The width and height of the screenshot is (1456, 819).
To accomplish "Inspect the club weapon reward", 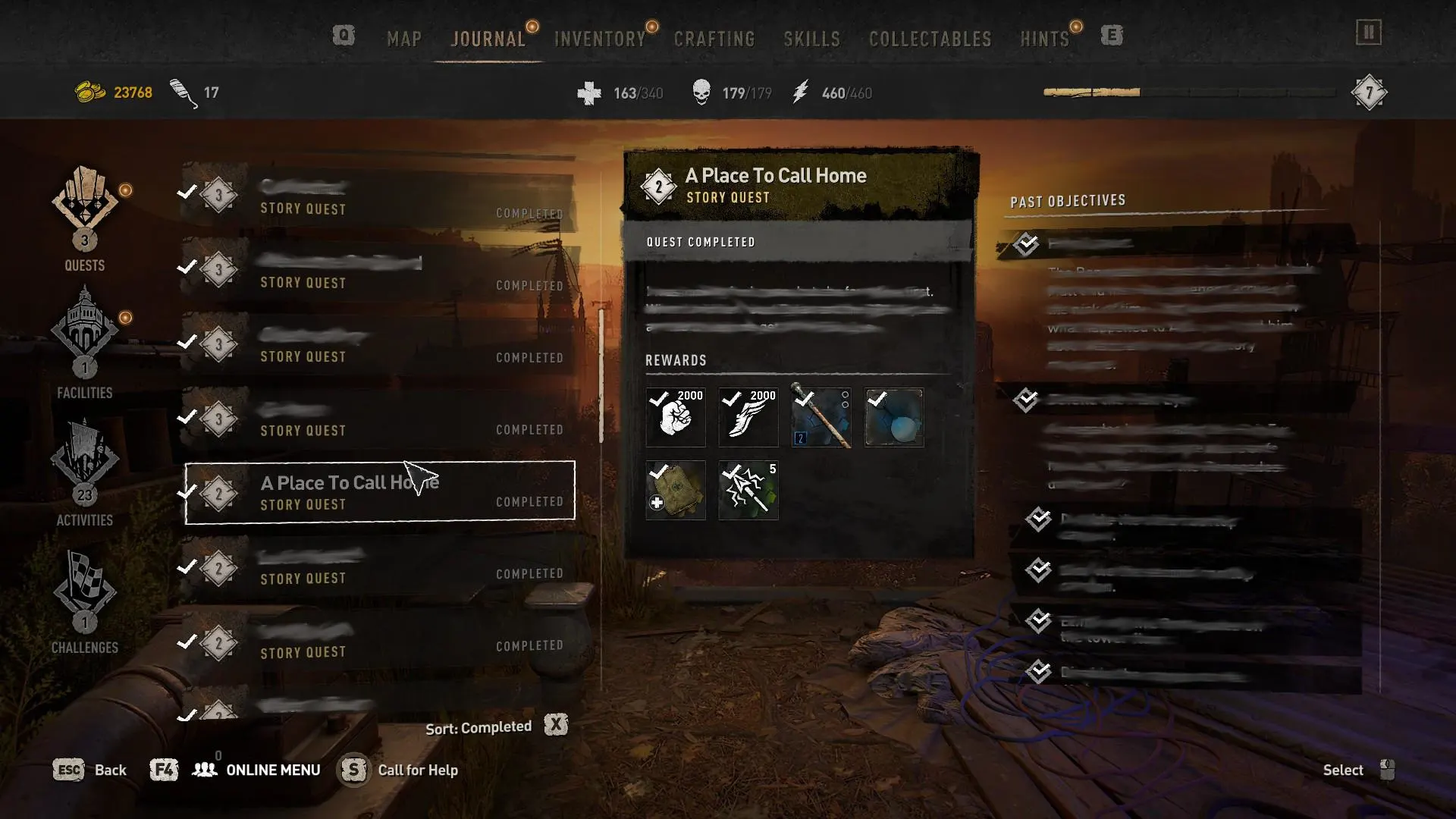I will click(x=821, y=417).
